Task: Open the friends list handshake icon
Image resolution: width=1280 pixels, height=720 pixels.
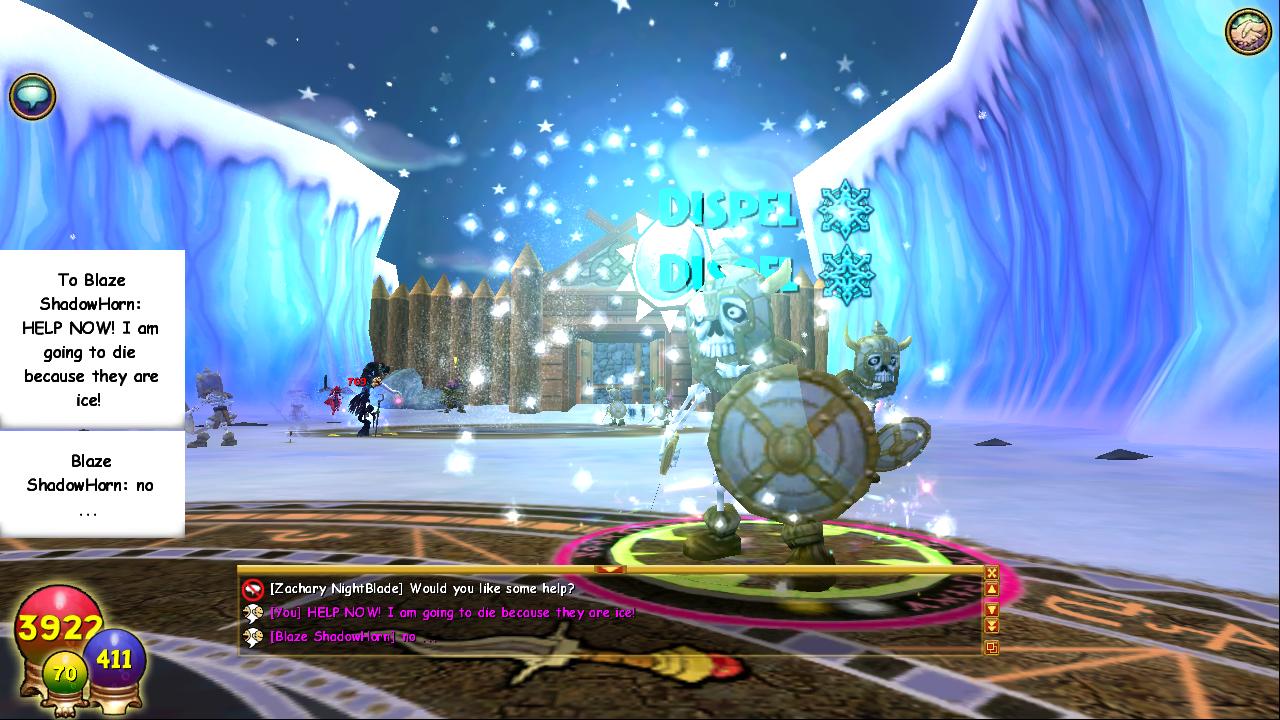Action: click(x=1247, y=33)
